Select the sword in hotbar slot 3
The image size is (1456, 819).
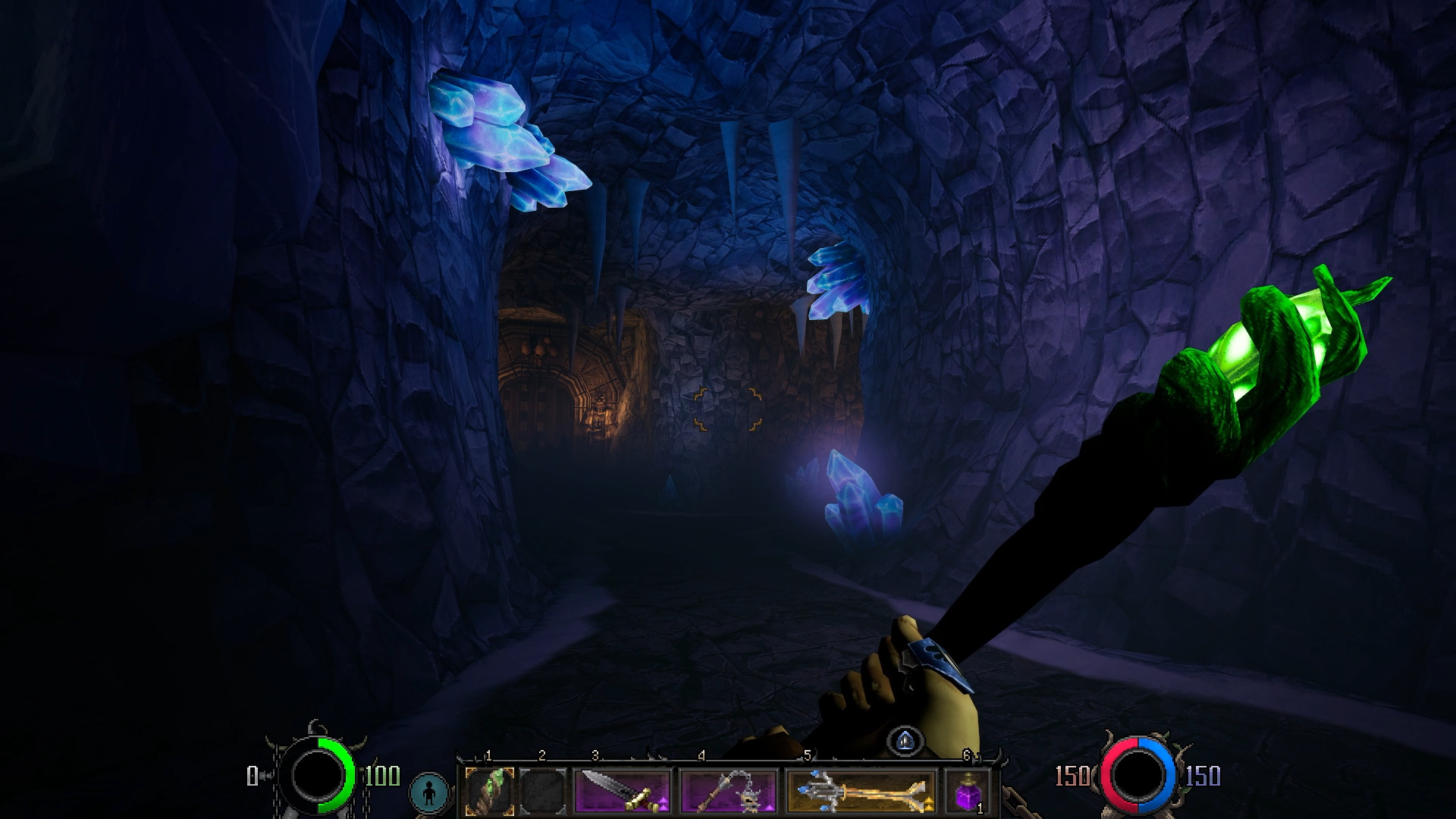622,789
